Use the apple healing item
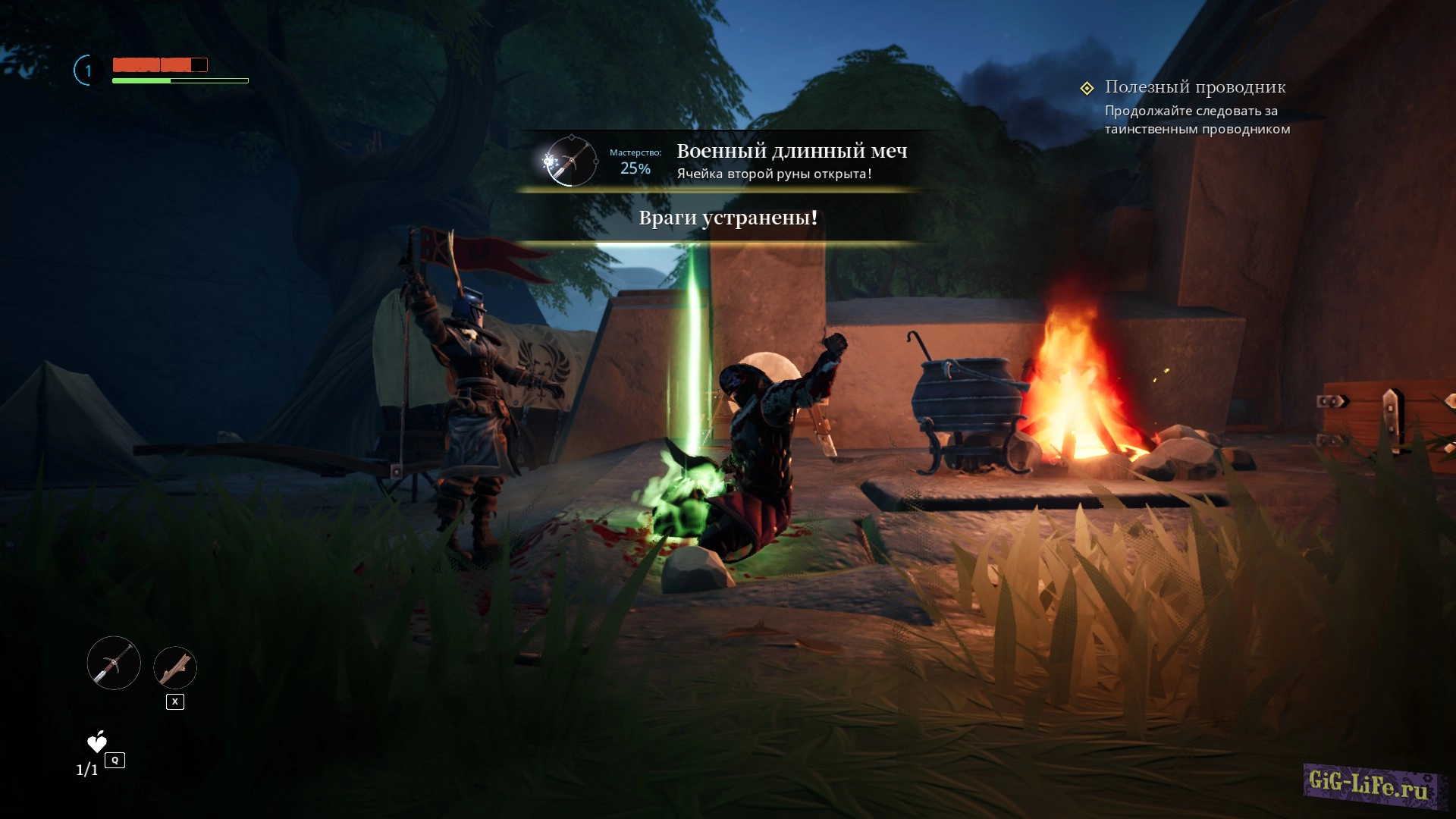 click(97, 742)
